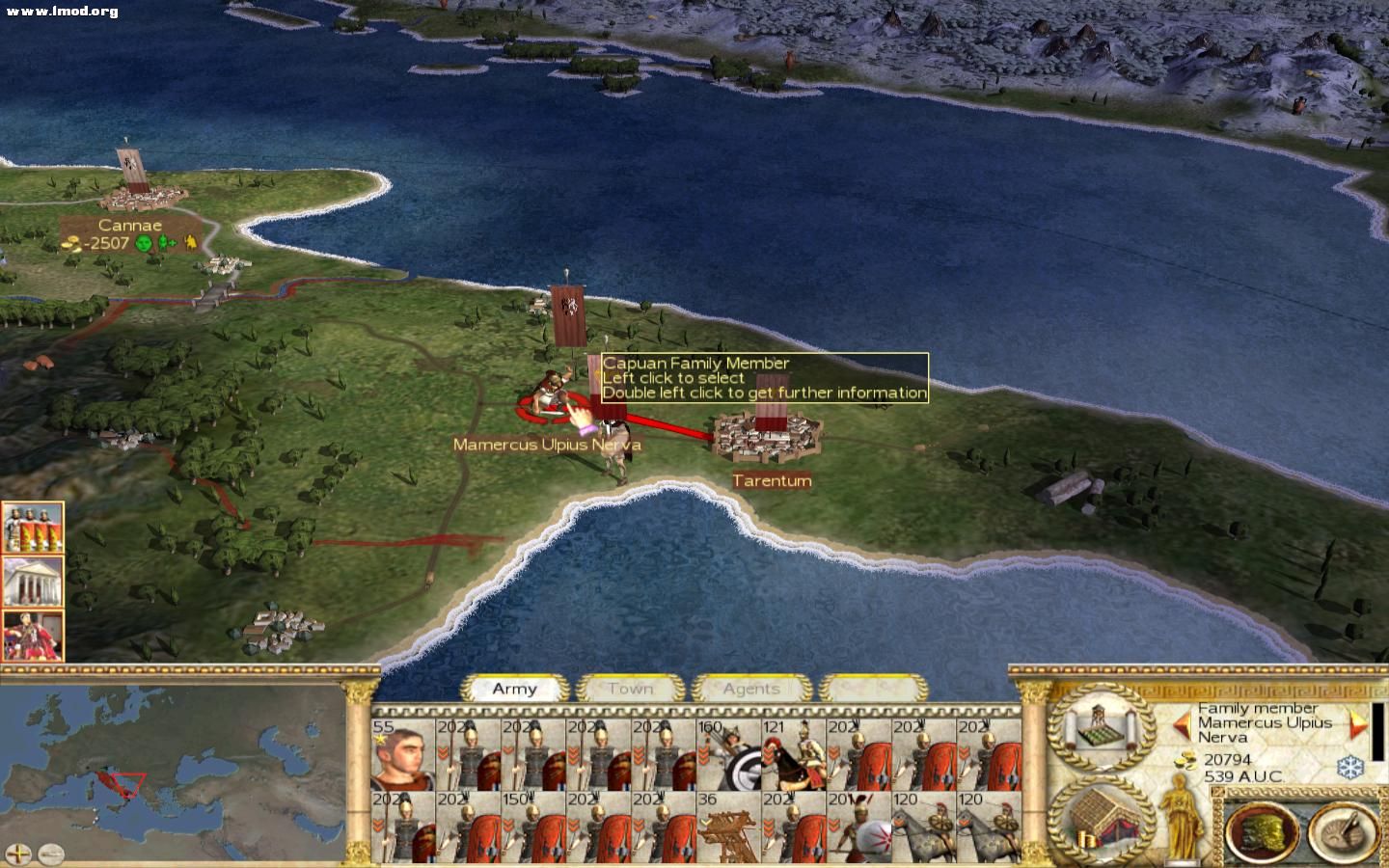Open the Town tab
The width and height of the screenshot is (1389, 868).
pos(630,689)
